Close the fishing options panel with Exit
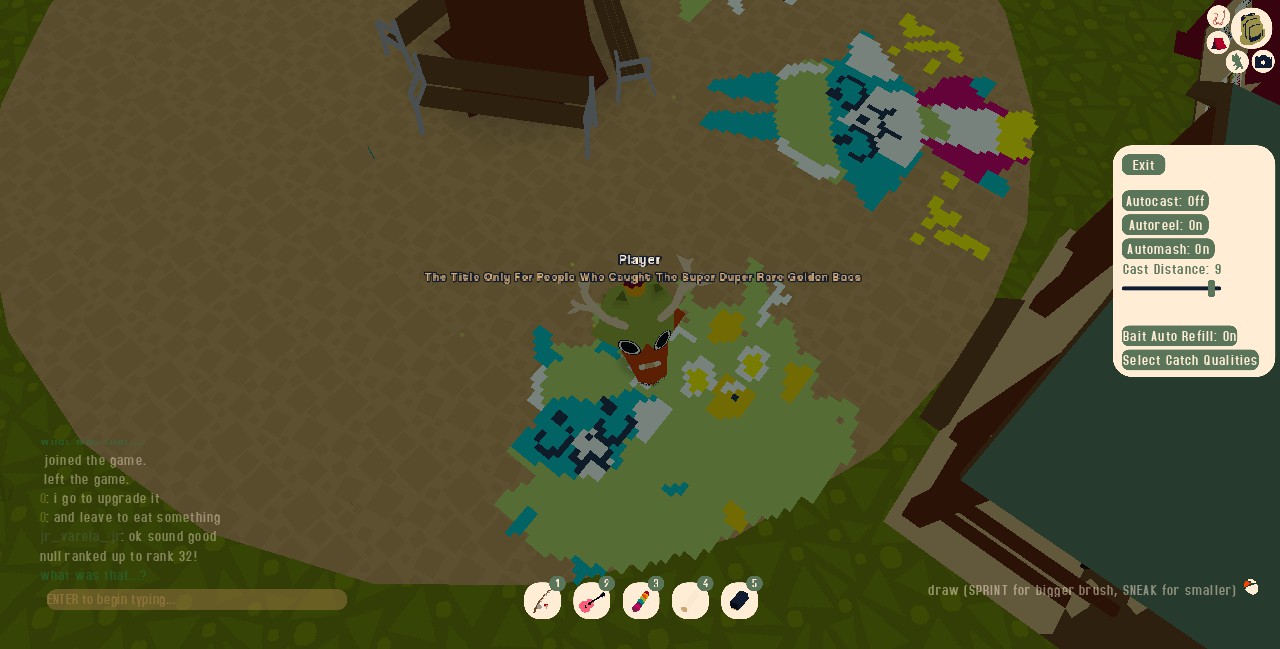The width and height of the screenshot is (1280, 649). (1143, 165)
